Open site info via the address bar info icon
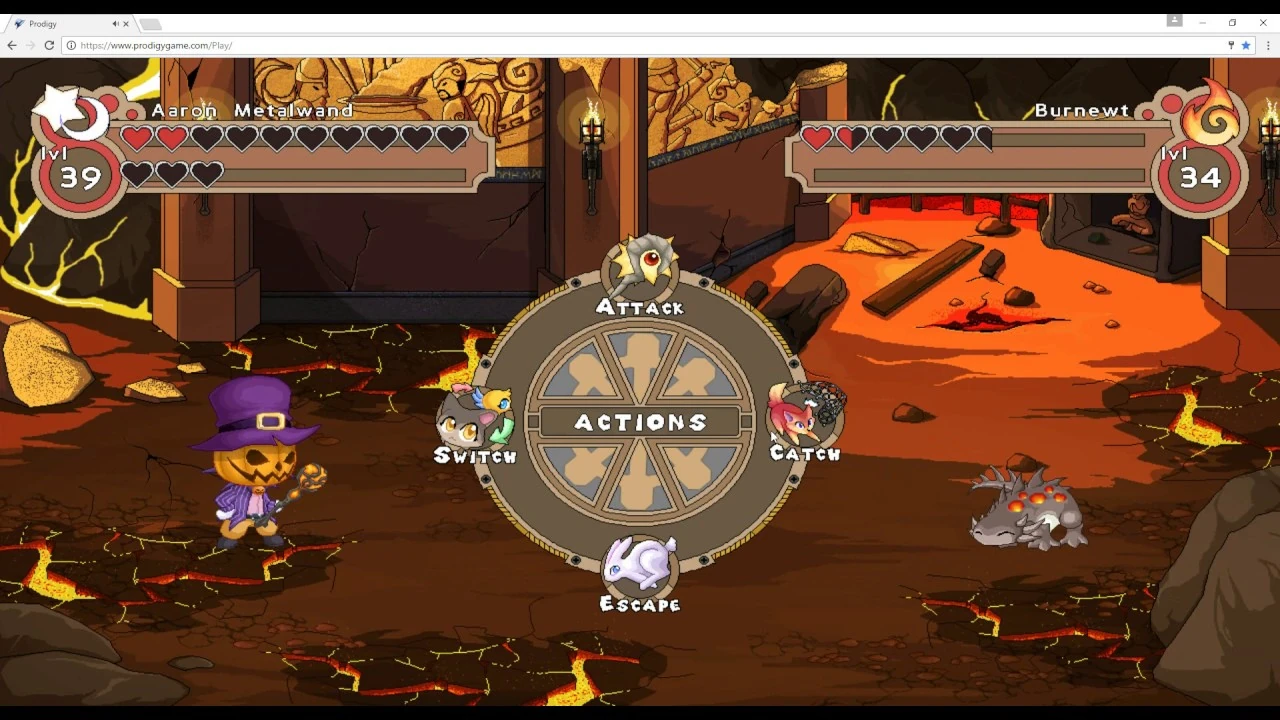Image resolution: width=1280 pixels, height=720 pixels. [x=71, y=45]
